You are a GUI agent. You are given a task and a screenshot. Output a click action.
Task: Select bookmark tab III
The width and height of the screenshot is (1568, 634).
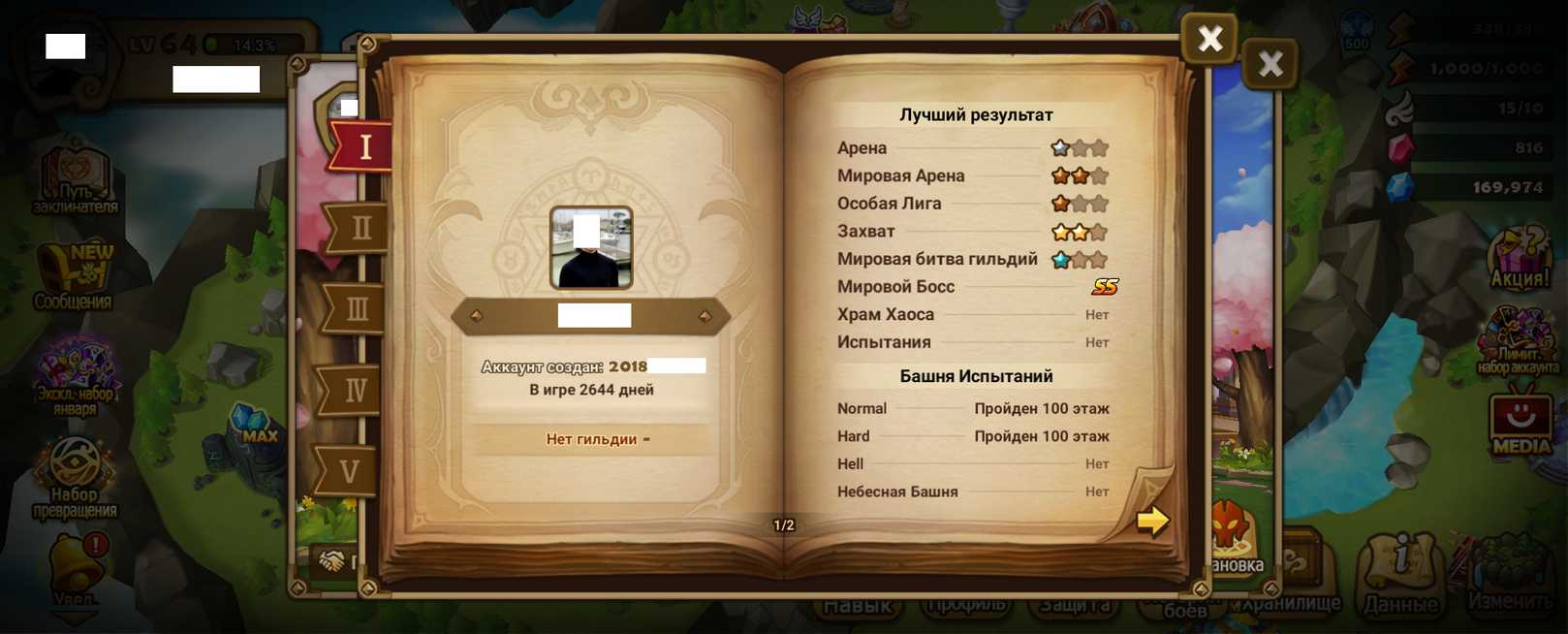tap(357, 309)
